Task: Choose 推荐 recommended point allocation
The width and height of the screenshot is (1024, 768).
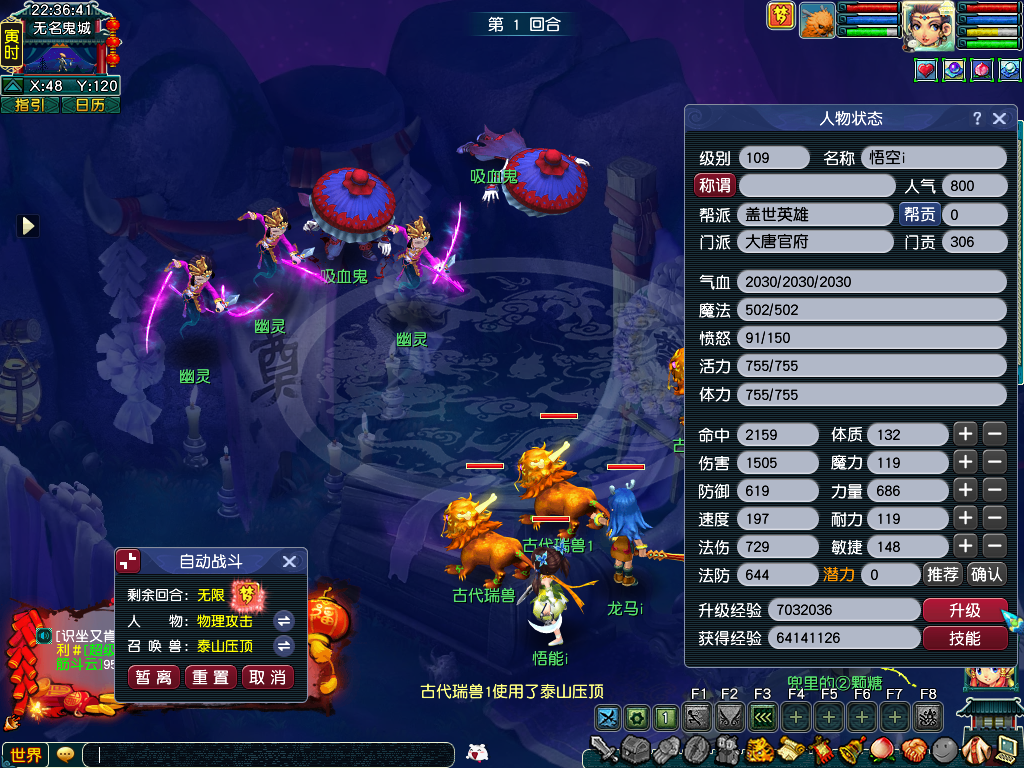Action: (943, 574)
